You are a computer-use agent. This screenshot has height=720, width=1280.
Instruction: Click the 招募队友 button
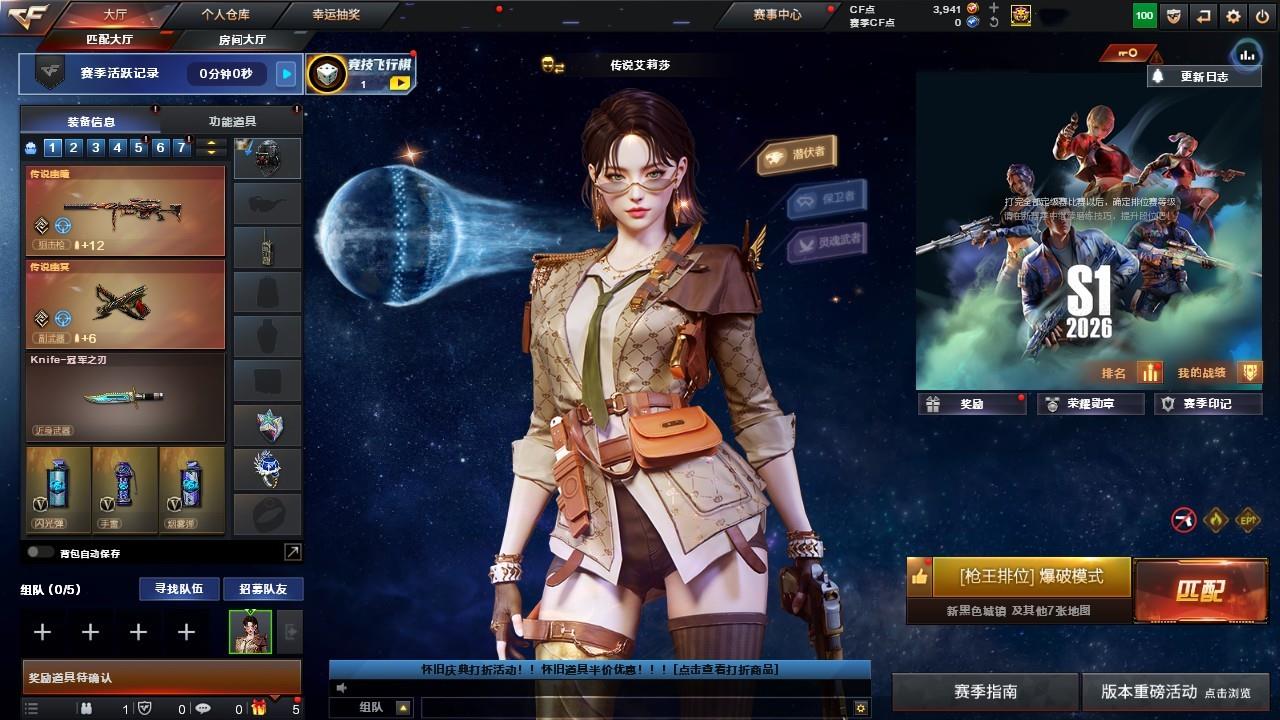click(x=262, y=589)
